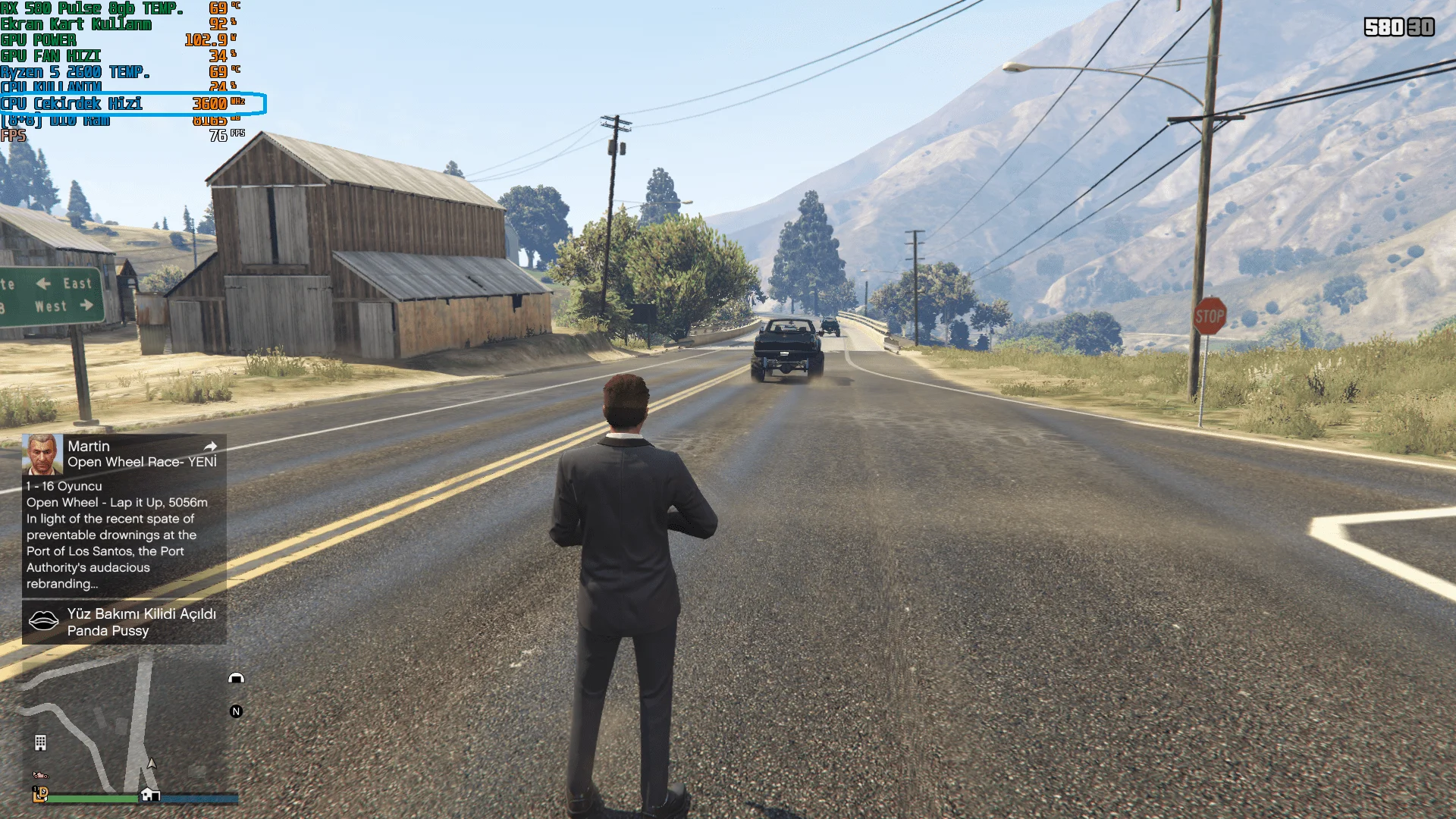Click the lips icon in unlock notification
The height and width of the screenshot is (819, 1456).
coord(43,621)
